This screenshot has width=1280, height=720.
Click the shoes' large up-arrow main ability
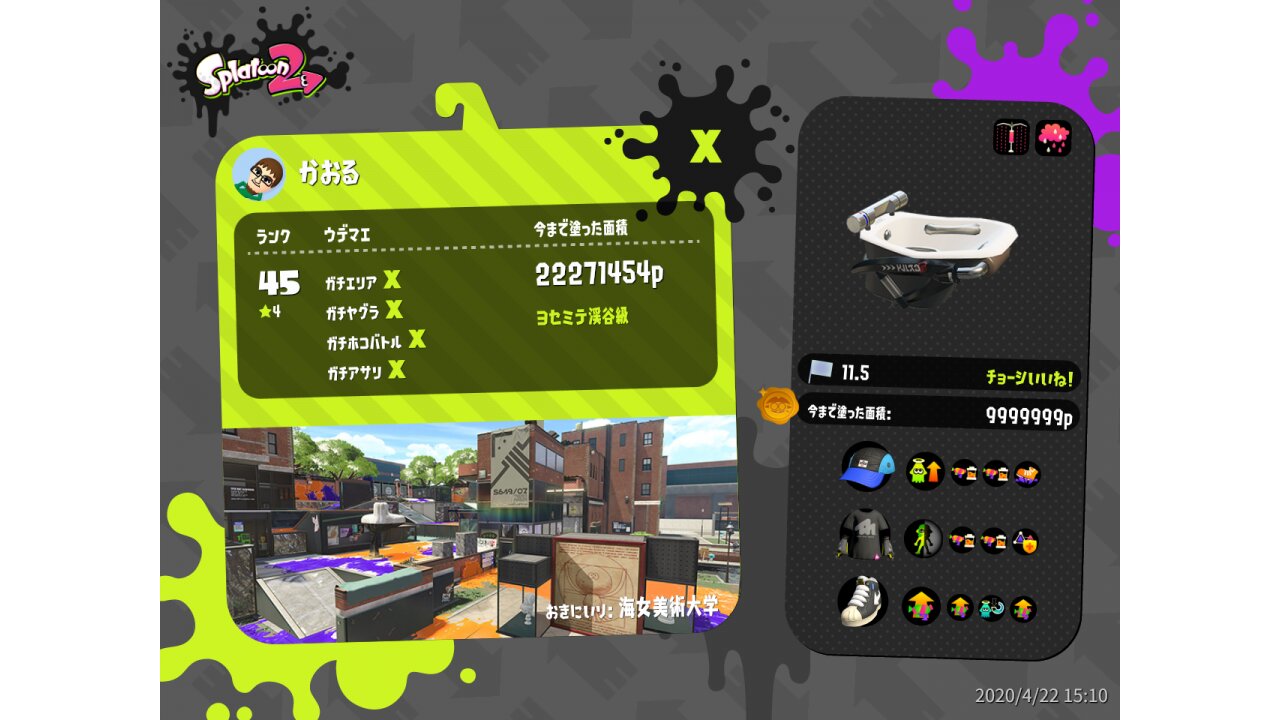(x=921, y=606)
